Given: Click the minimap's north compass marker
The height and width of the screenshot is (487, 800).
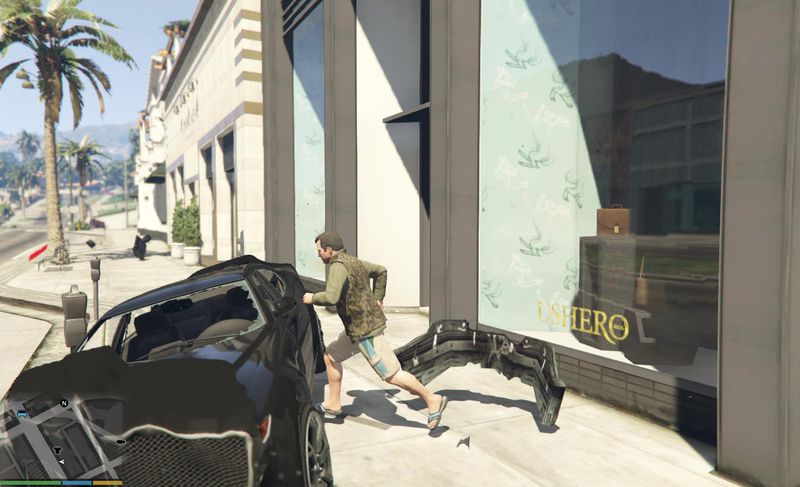Looking at the screenshot, I should coord(64,403).
